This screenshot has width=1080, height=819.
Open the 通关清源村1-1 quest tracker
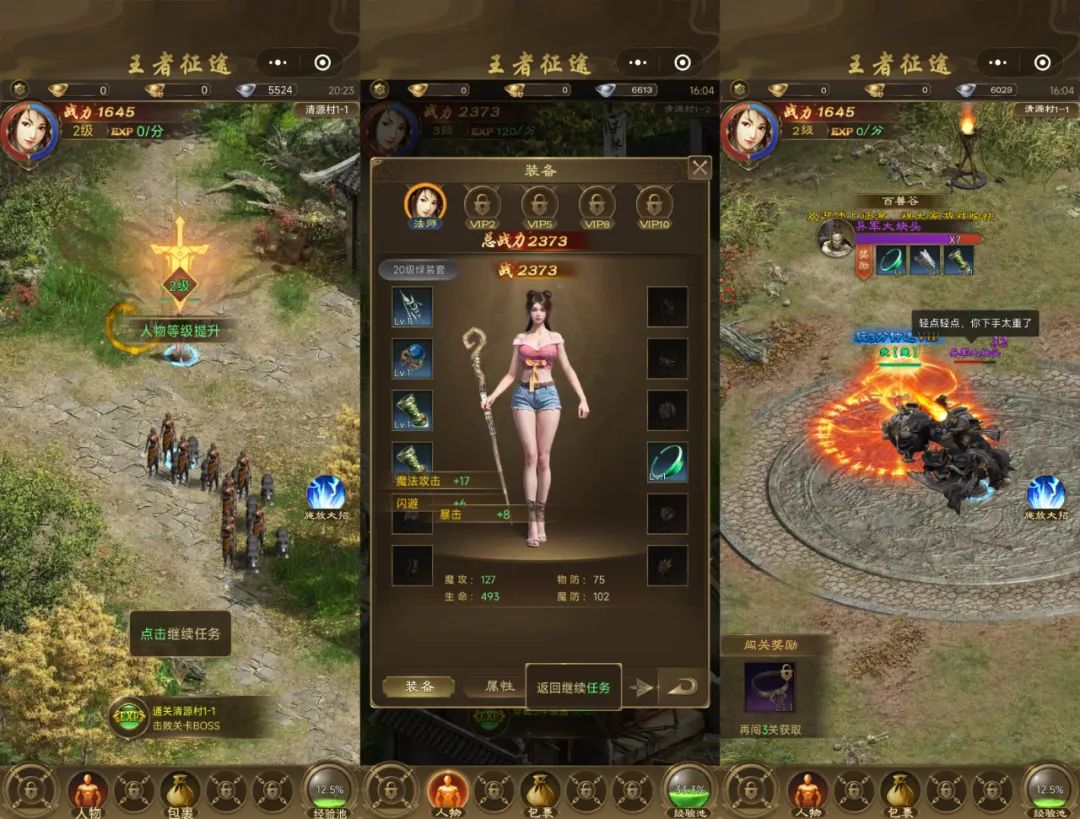[190, 717]
